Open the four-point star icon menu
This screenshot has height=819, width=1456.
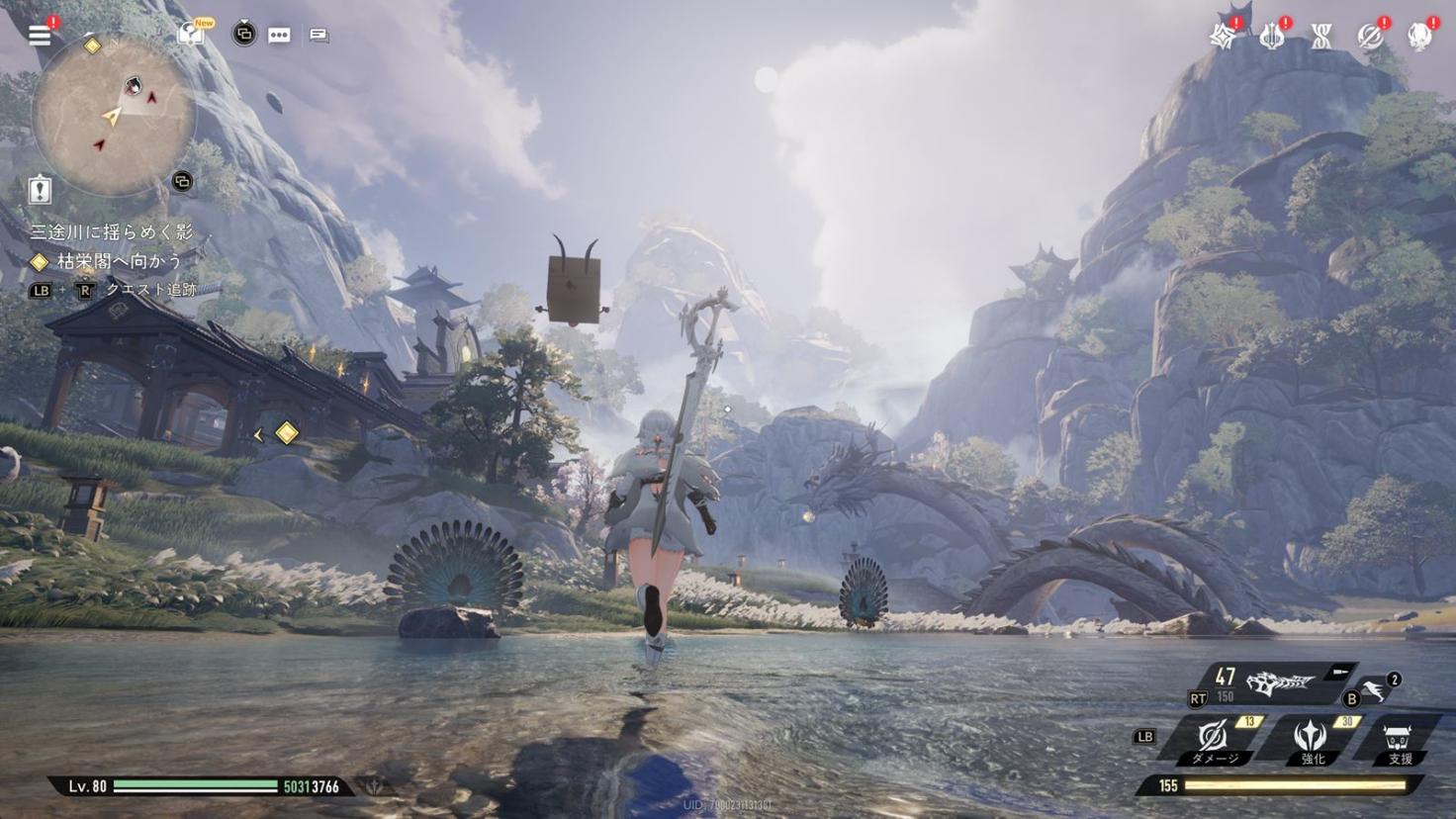coord(1224,37)
